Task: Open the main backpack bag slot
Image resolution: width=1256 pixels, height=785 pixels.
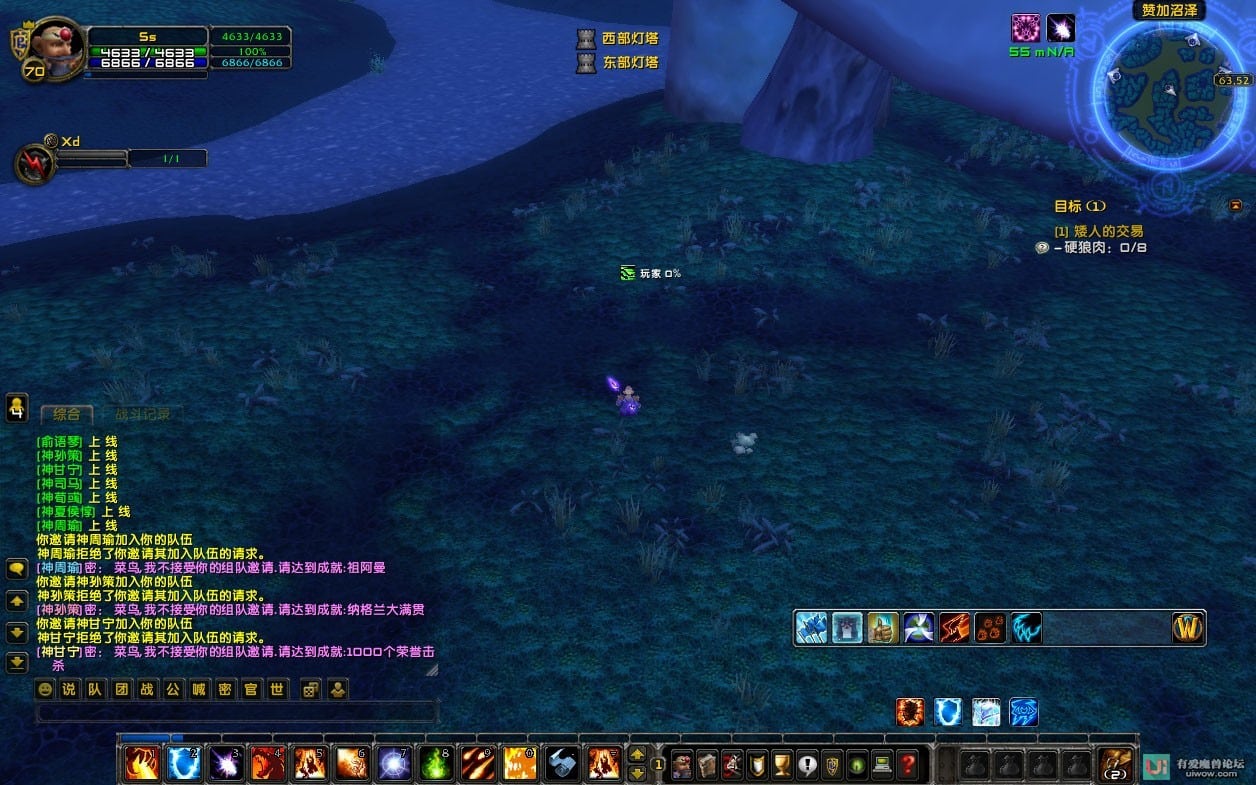Action: (1116, 764)
